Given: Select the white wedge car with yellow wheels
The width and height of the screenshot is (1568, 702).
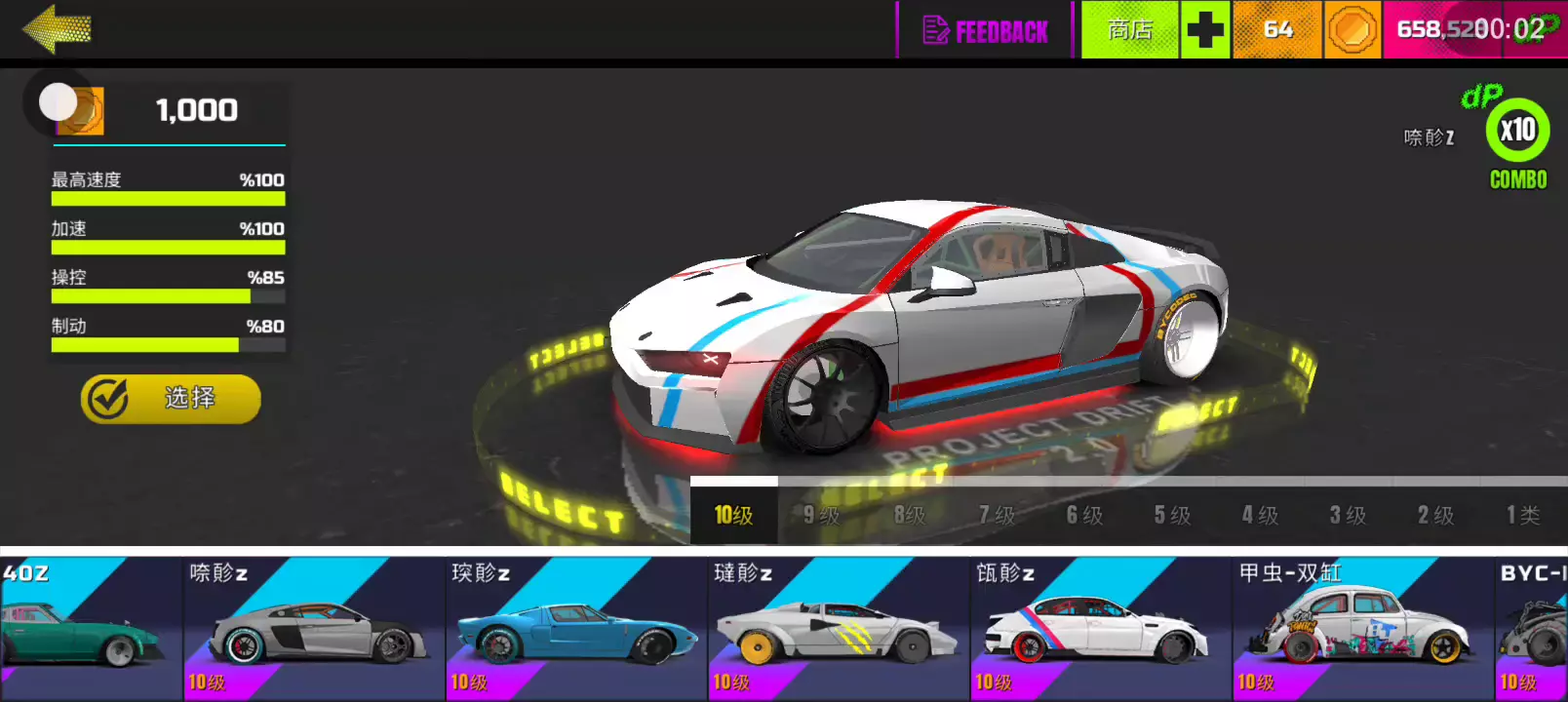Looking at the screenshot, I should 839,629.
